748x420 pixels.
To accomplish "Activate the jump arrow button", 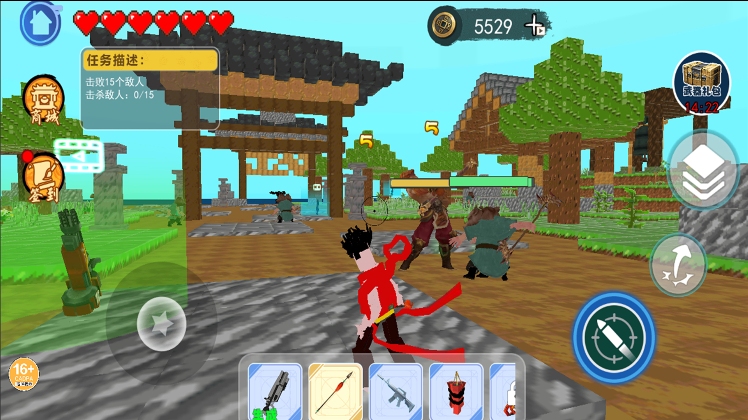I will tap(678, 264).
